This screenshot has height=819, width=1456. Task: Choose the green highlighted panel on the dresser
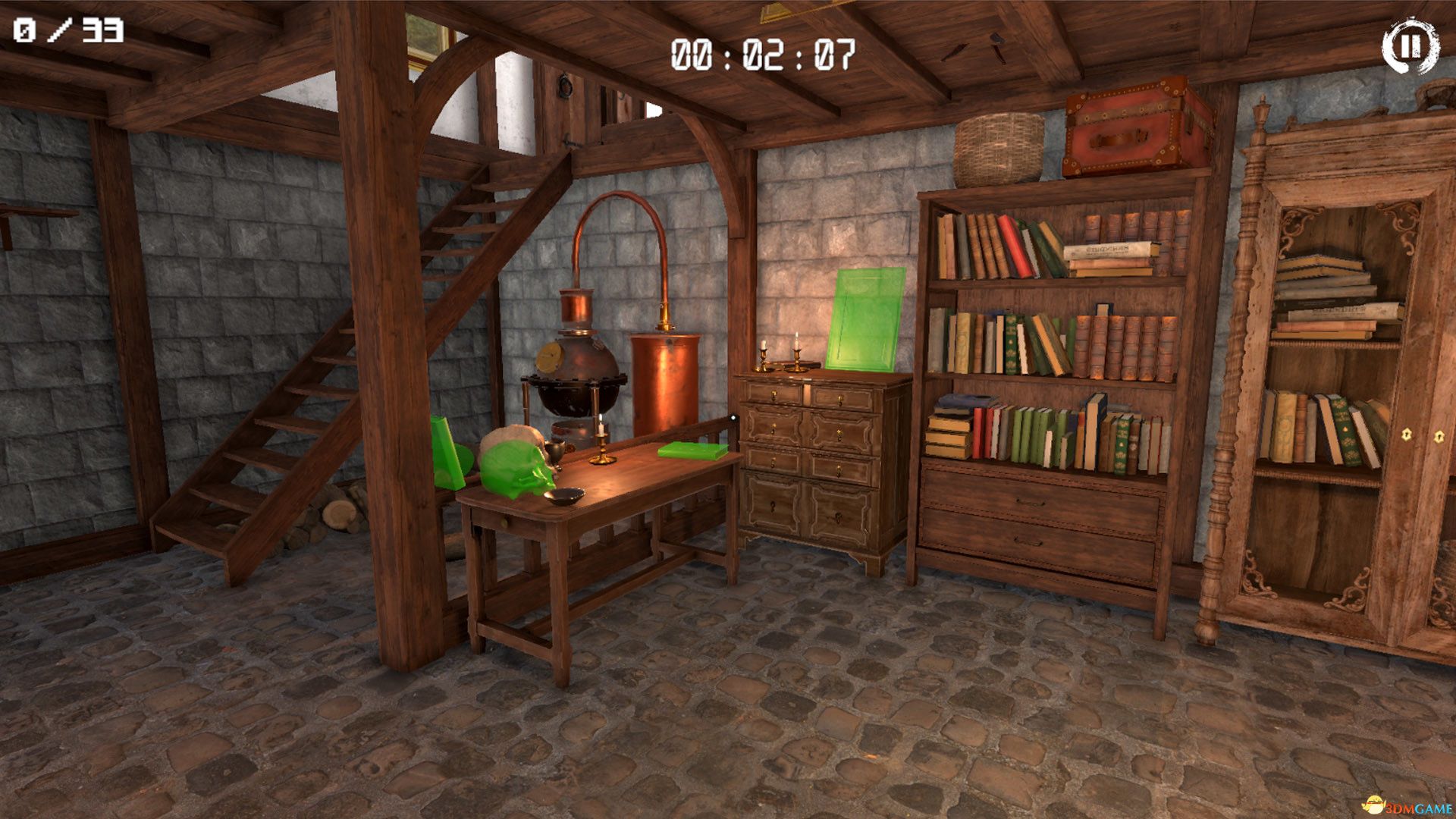[866, 319]
